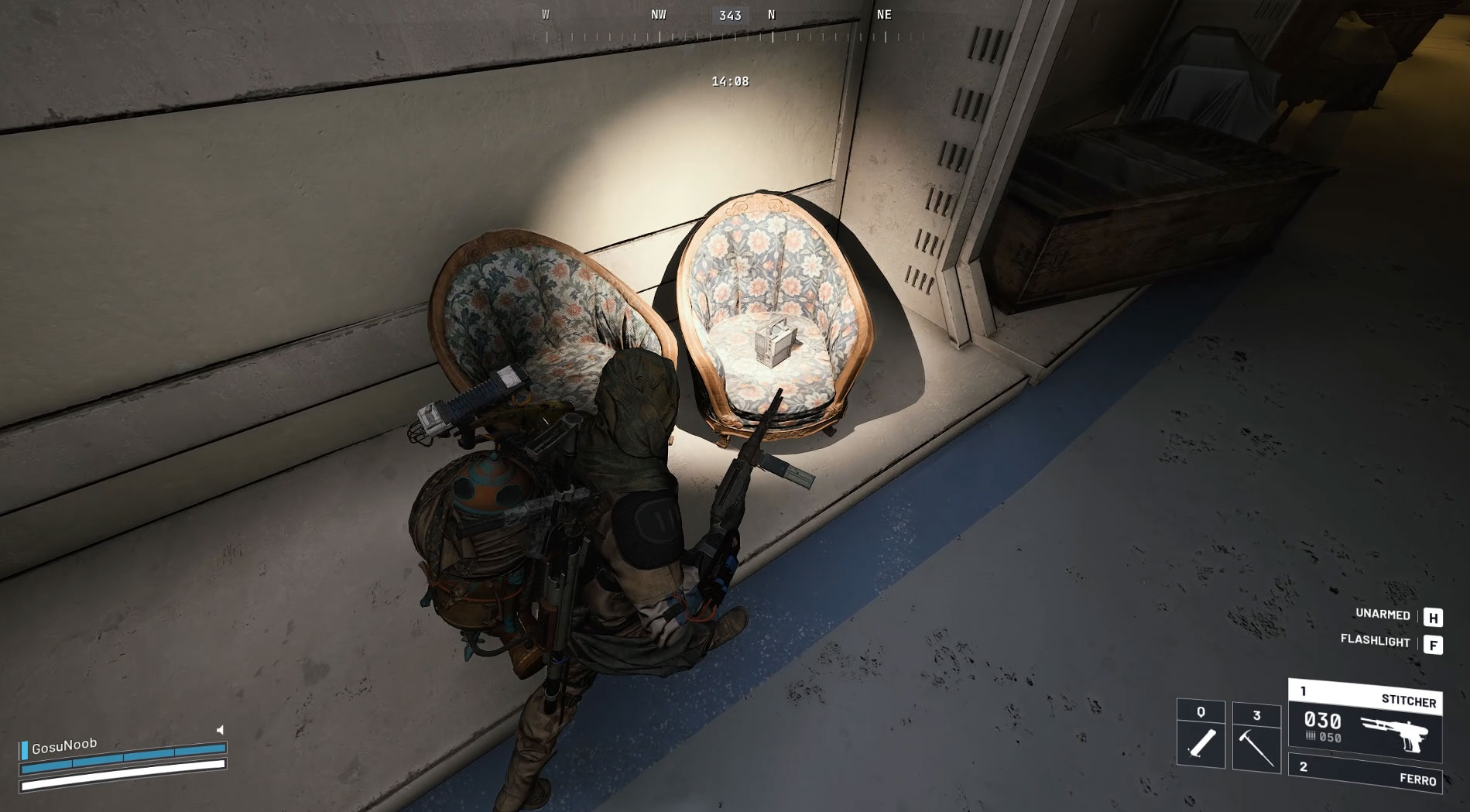Viewport: 1470px width, 812px height.
Task: Click the voice speaker icon beside GosuNoob
Action: click(x=220, y=730)
